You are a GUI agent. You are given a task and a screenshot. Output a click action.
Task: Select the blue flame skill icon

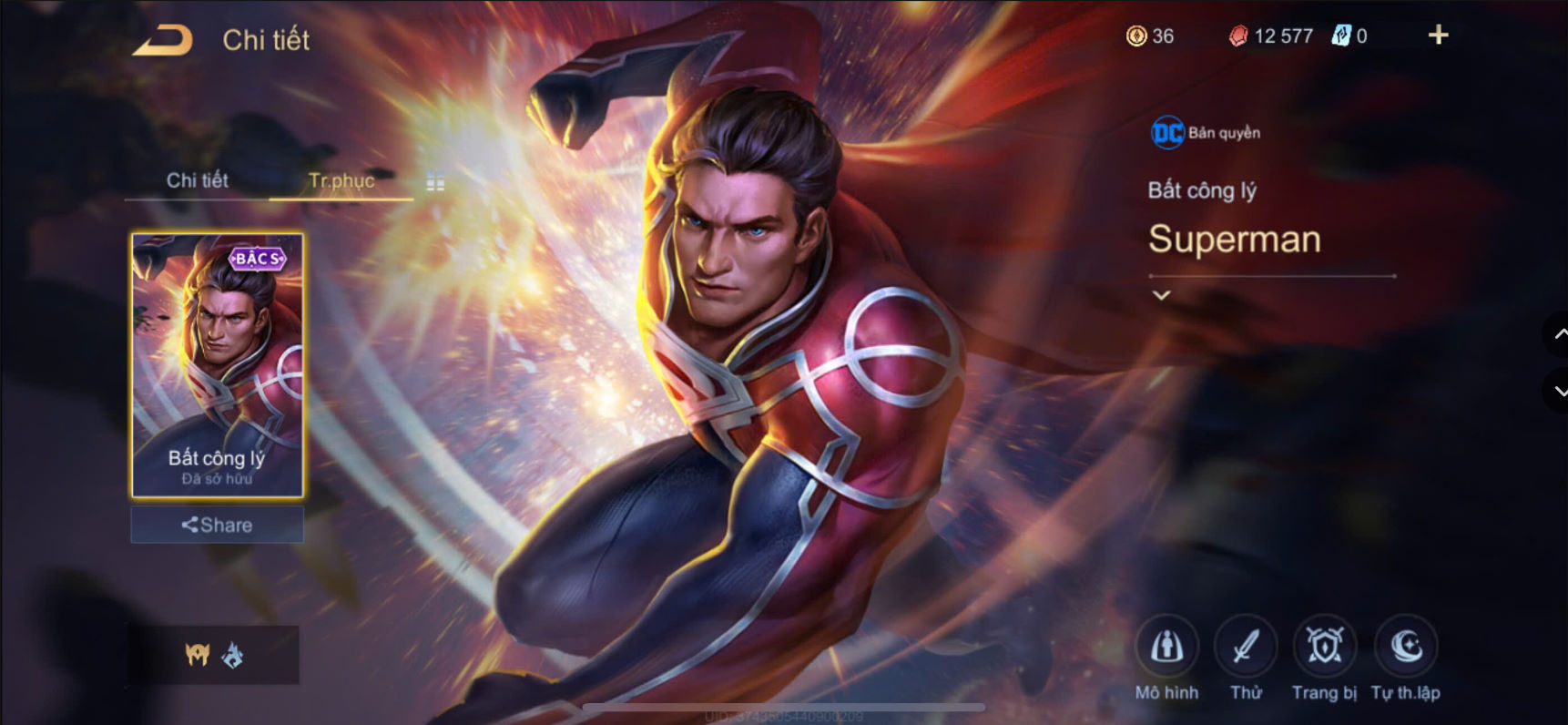click(x=235, y=656)
